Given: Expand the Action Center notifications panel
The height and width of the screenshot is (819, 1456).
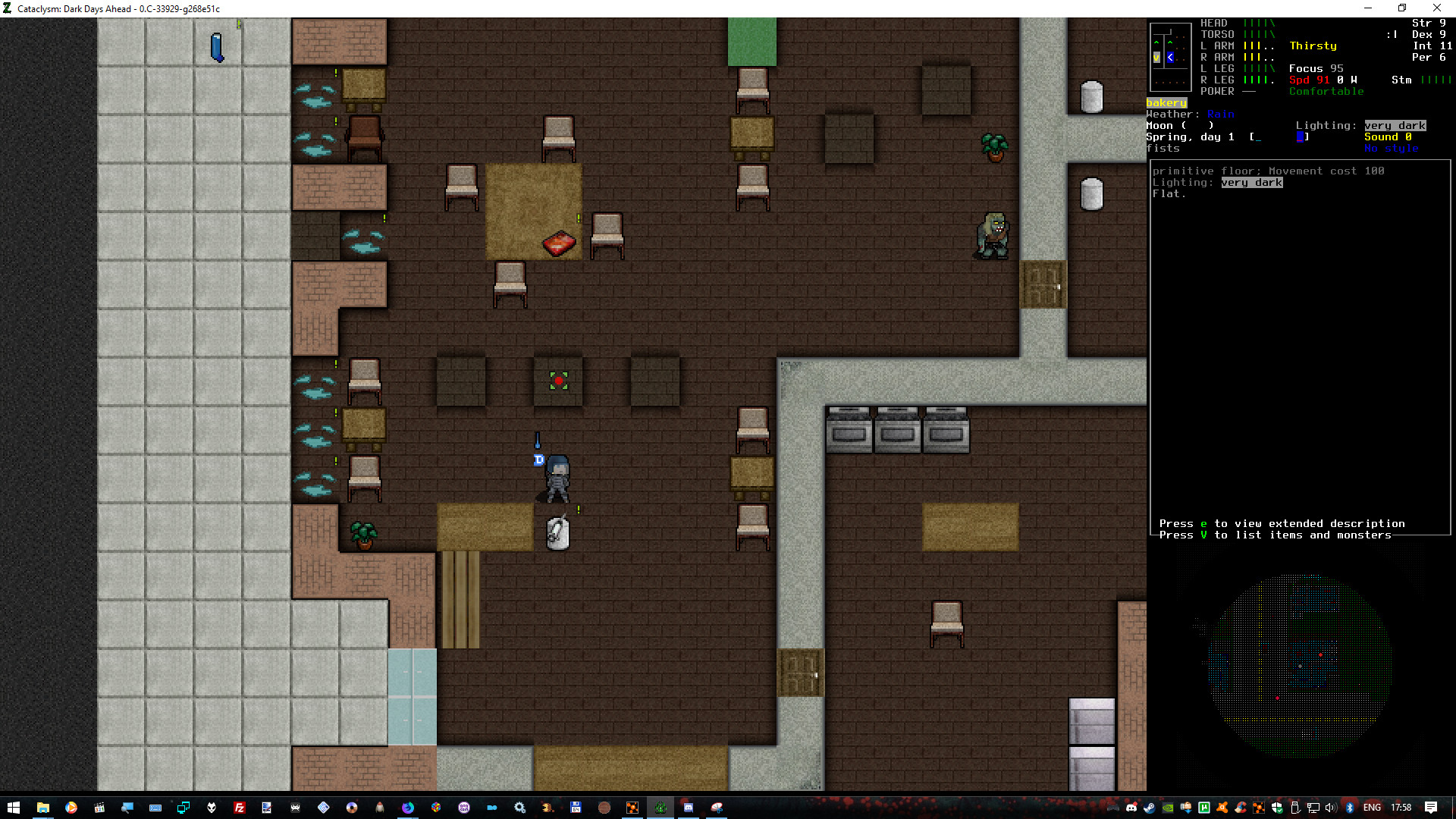Looking at the screenshot, I should (x=1431, y=808).
